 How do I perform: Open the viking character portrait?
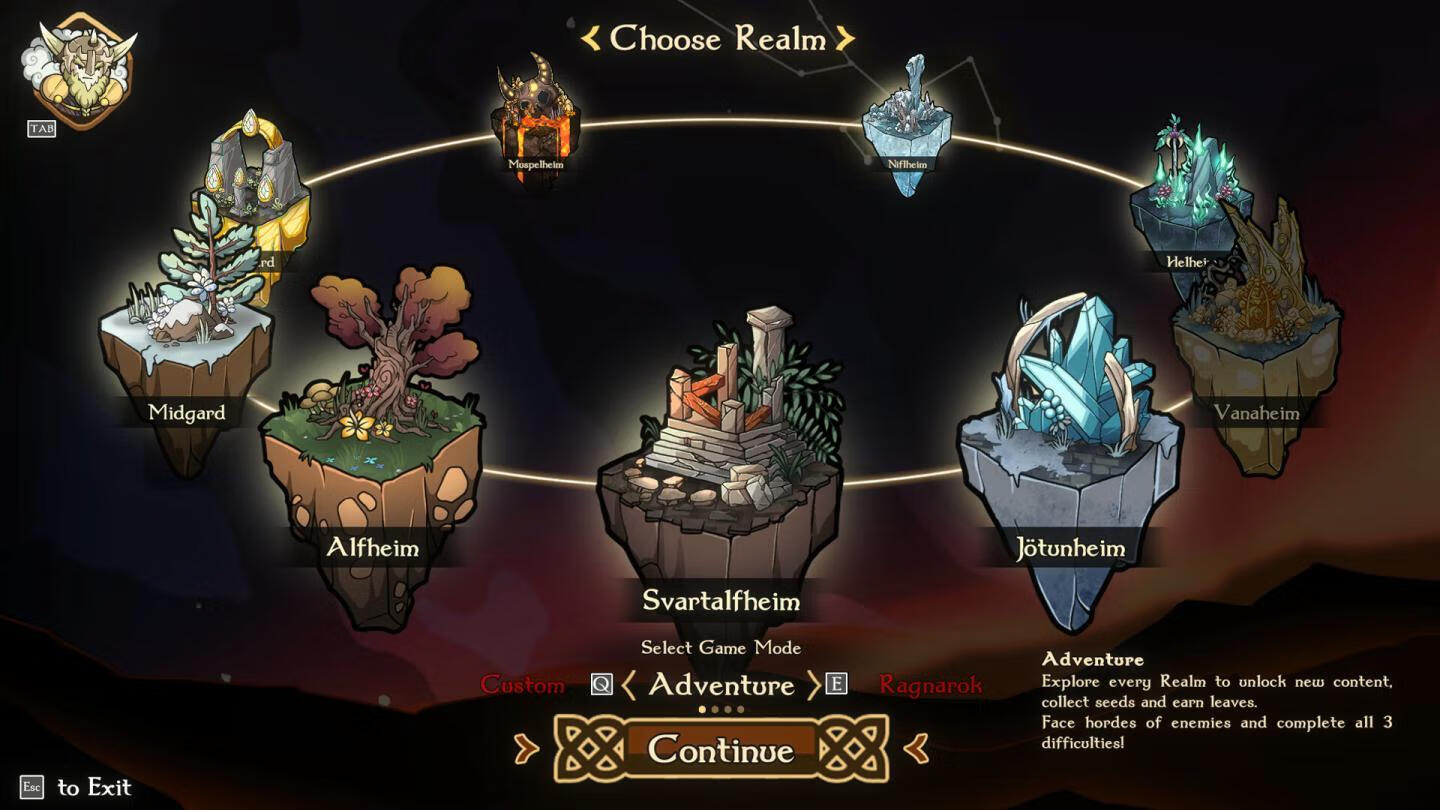[82, 68]
